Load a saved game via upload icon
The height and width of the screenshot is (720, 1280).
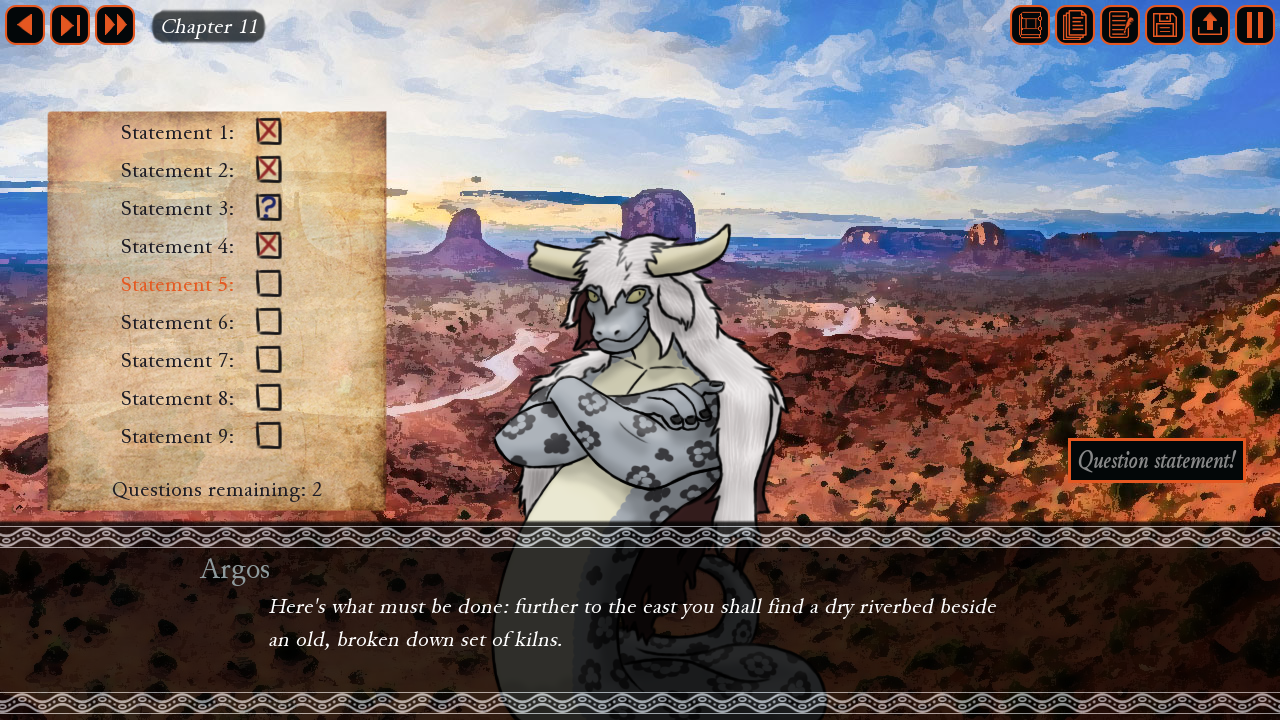point(1209,25)
